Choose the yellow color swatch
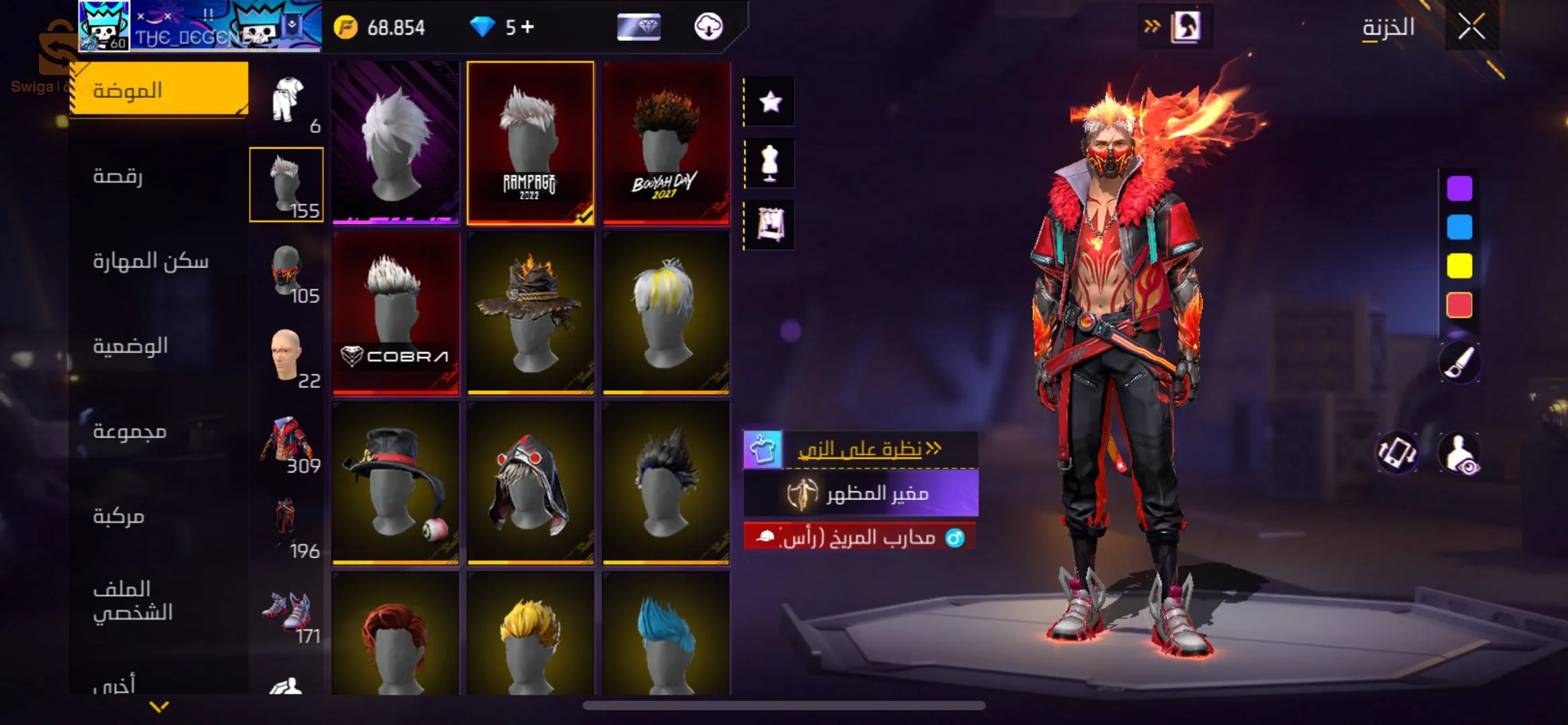1568x725 pixels. (x=1459, y=267)
